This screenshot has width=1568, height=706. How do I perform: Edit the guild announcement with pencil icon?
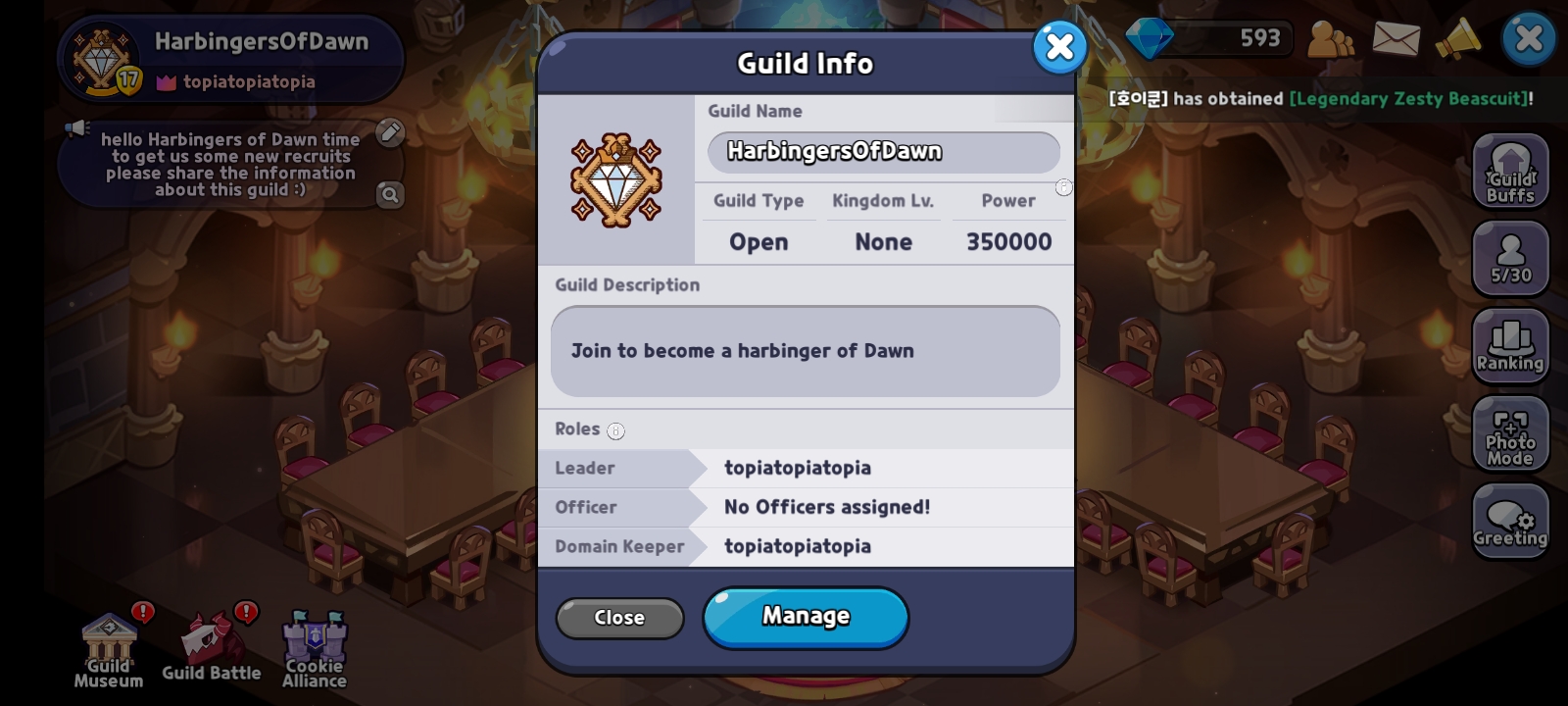pyautogui.click(x=390, y=132)
